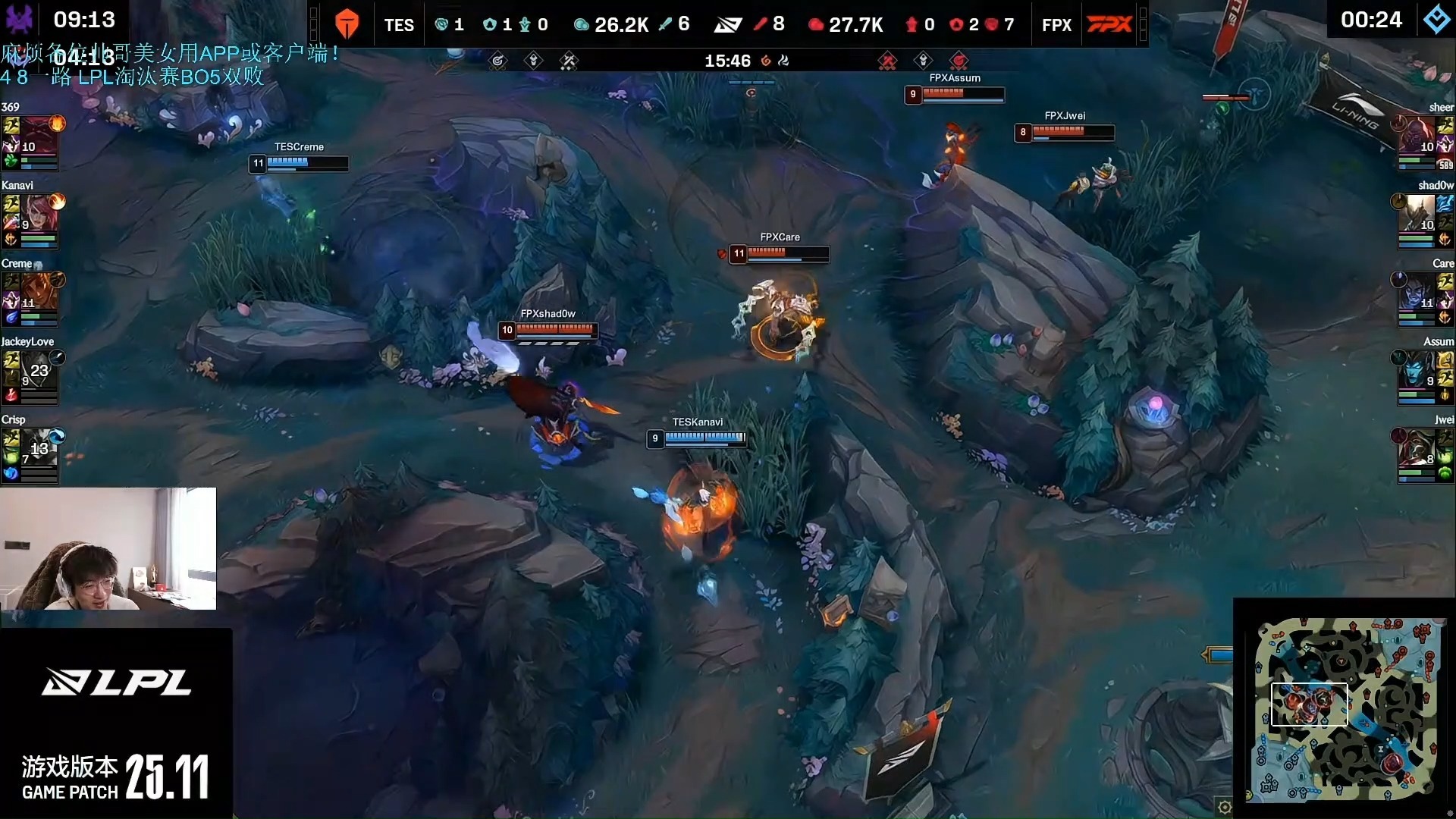Select Care's champion portrait

coord(1417,291)
